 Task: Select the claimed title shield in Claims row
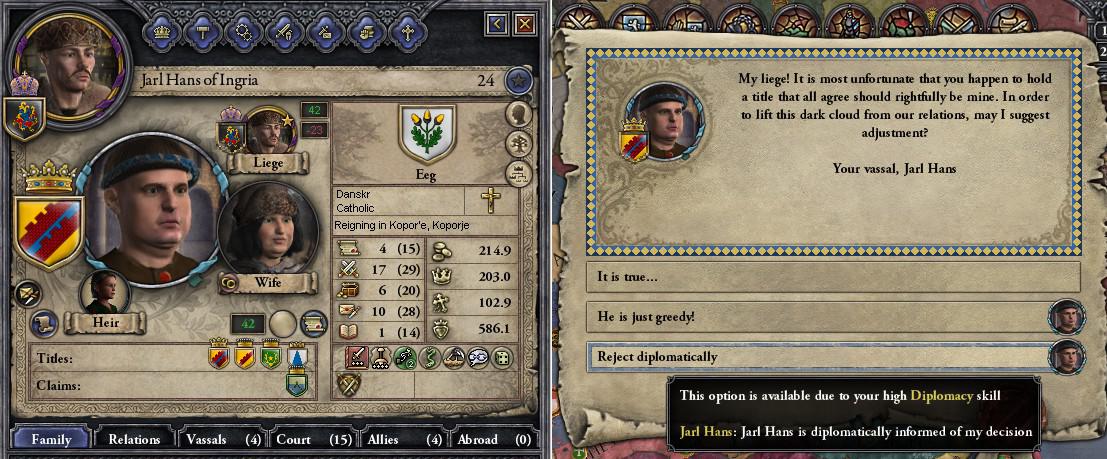[296, 384]
